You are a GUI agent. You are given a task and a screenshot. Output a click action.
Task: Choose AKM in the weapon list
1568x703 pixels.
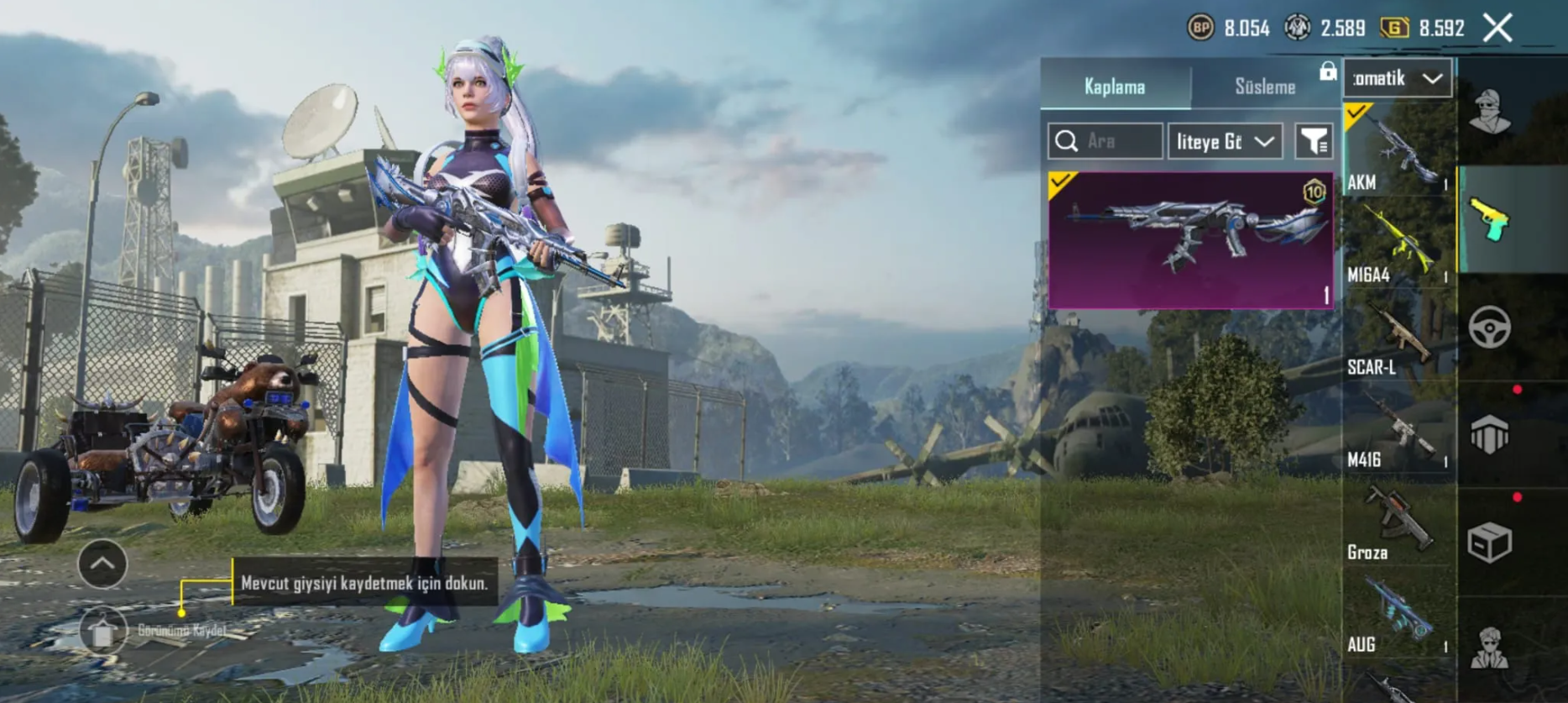coord(1398,151)
